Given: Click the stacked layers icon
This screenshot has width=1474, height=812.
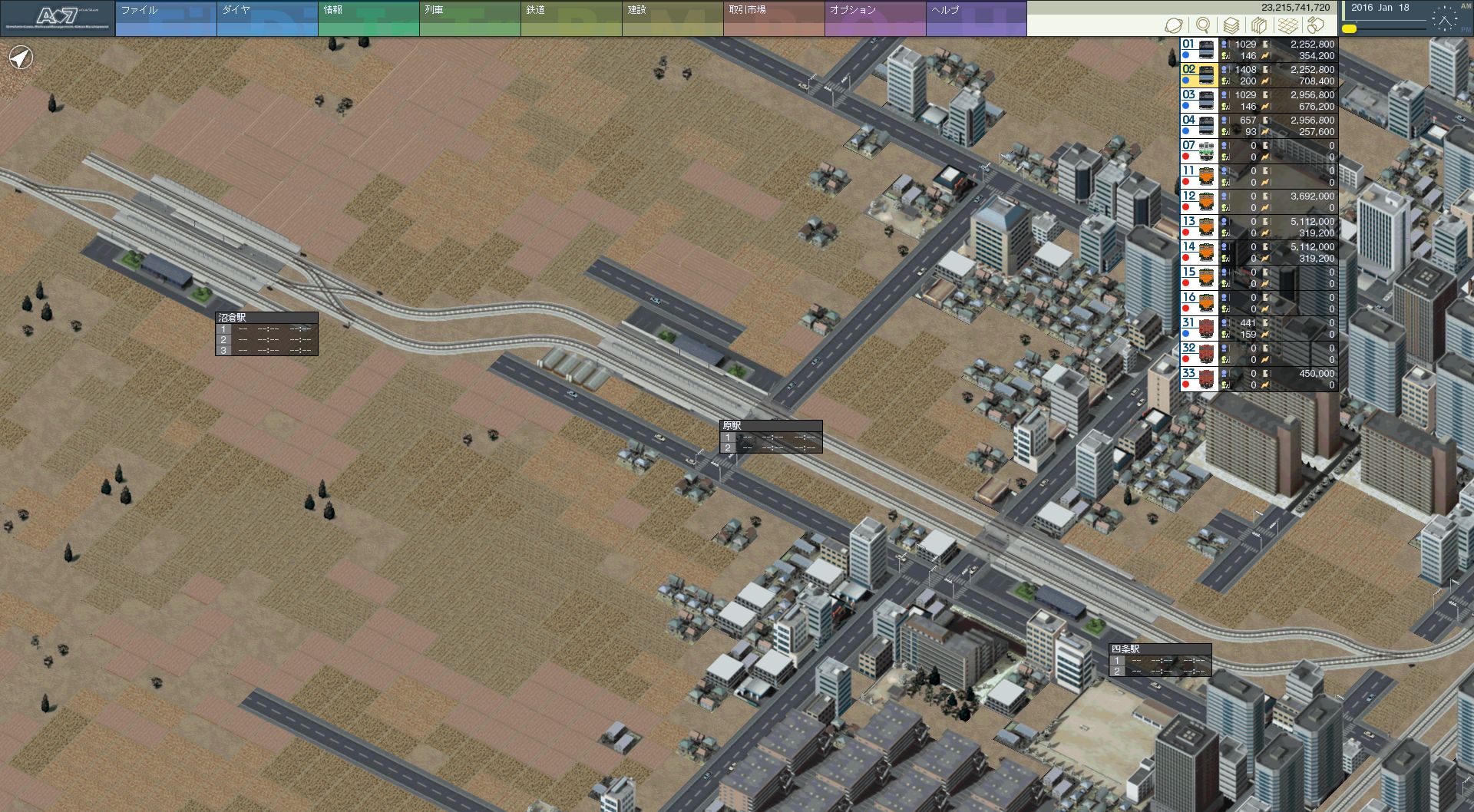Looking at the screenshot, I should [1231, 26].
